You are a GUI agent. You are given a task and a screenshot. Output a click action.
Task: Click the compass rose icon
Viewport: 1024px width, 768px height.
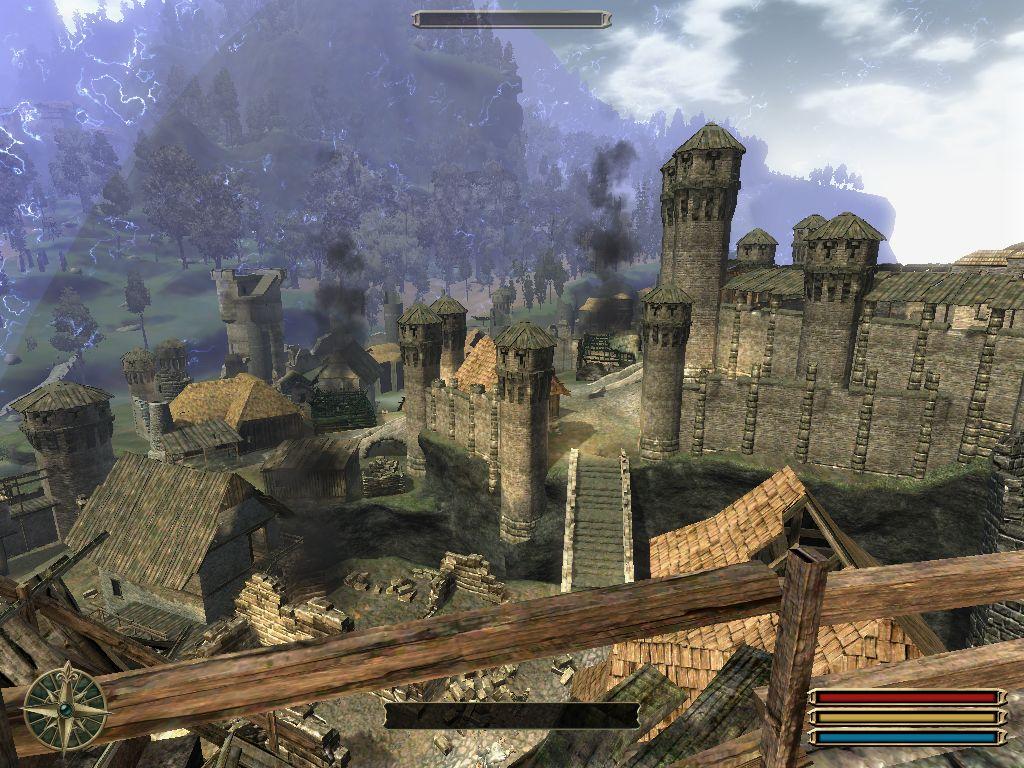pyautogui.click(x=65, y=708)
